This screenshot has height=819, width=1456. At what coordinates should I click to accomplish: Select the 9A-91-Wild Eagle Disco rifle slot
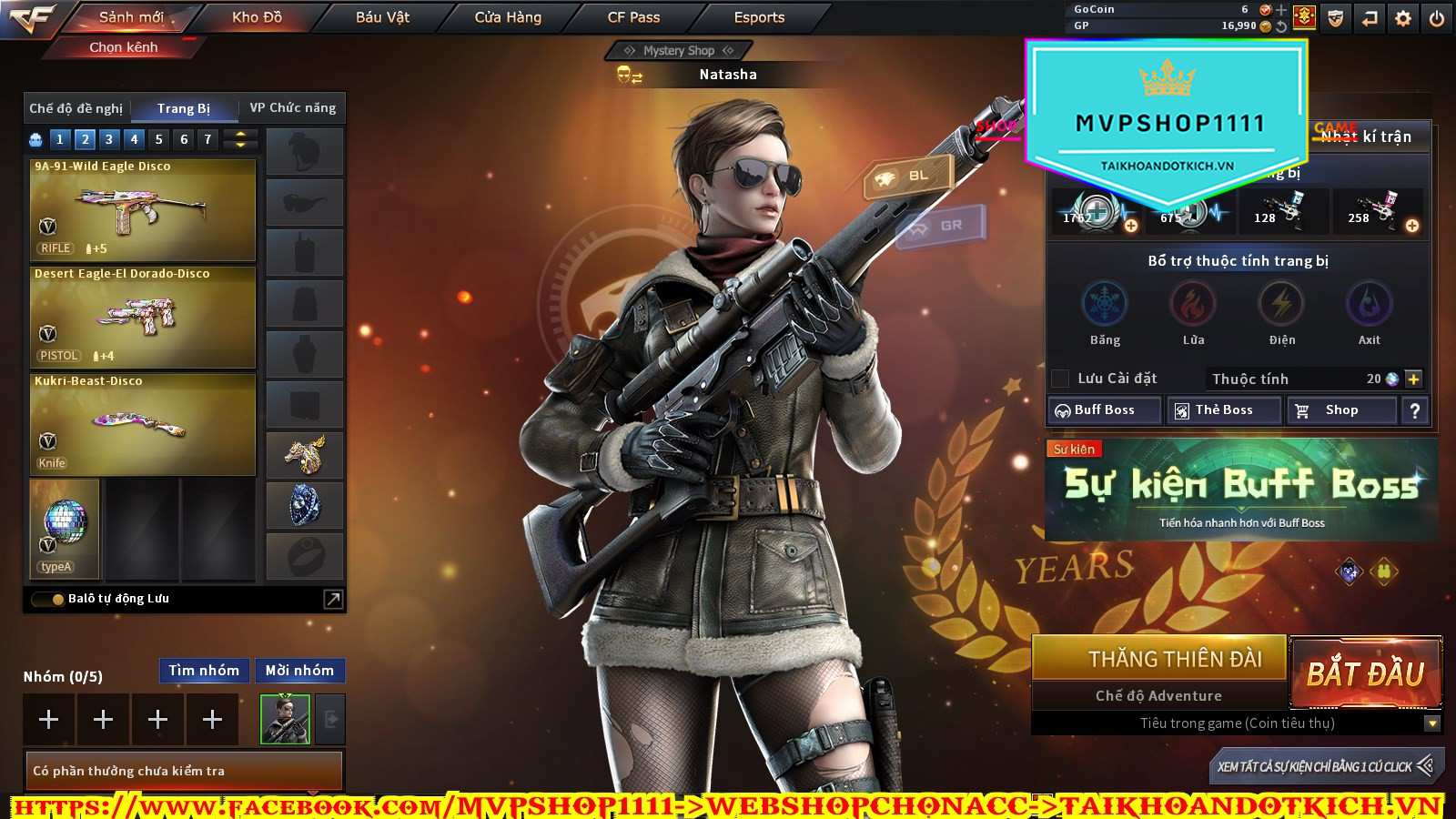[x=143, y=210]
